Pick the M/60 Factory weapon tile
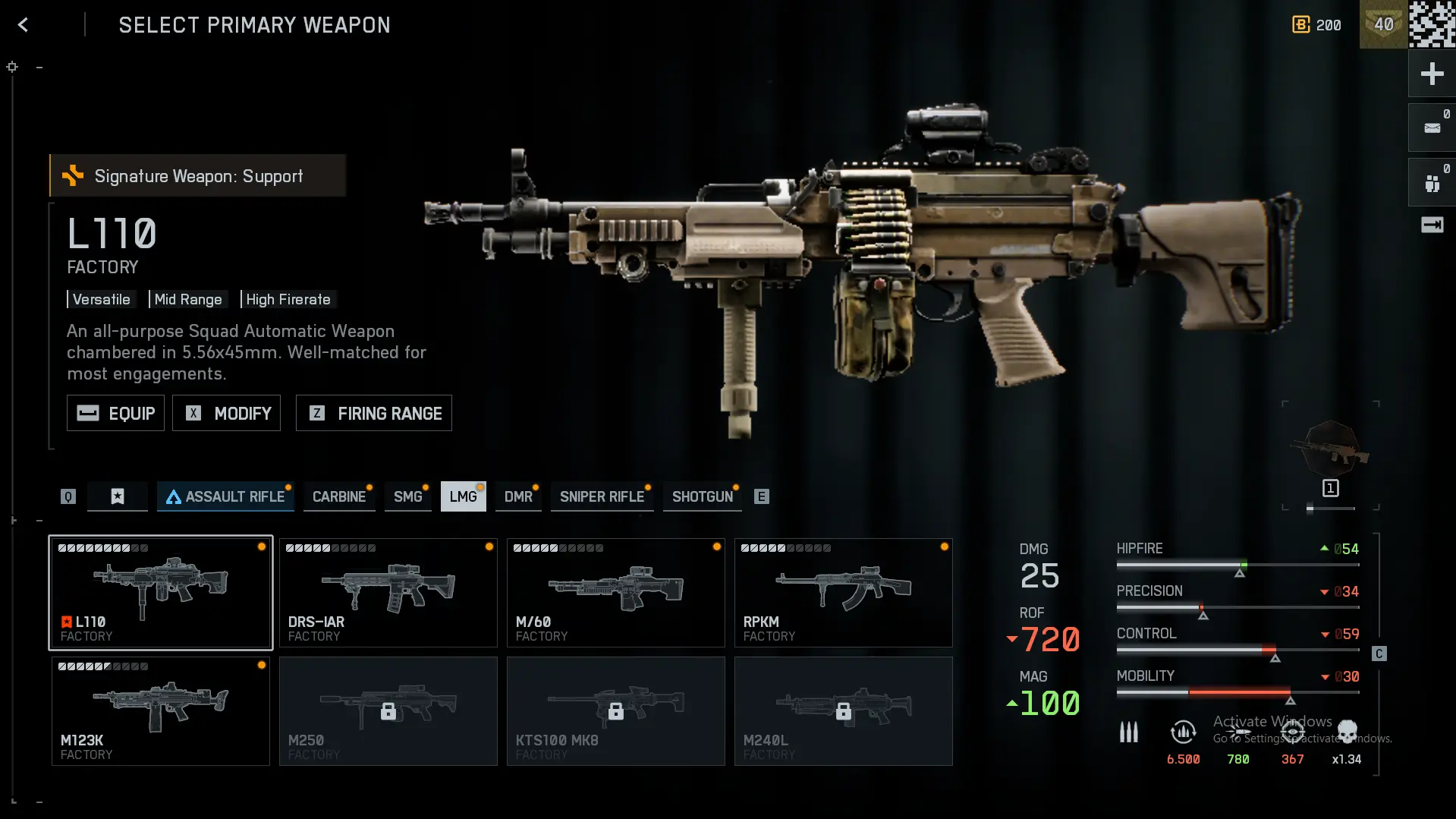Viewport: 1456px width, 819px height. pyautogui.click(x=616, y=593)
